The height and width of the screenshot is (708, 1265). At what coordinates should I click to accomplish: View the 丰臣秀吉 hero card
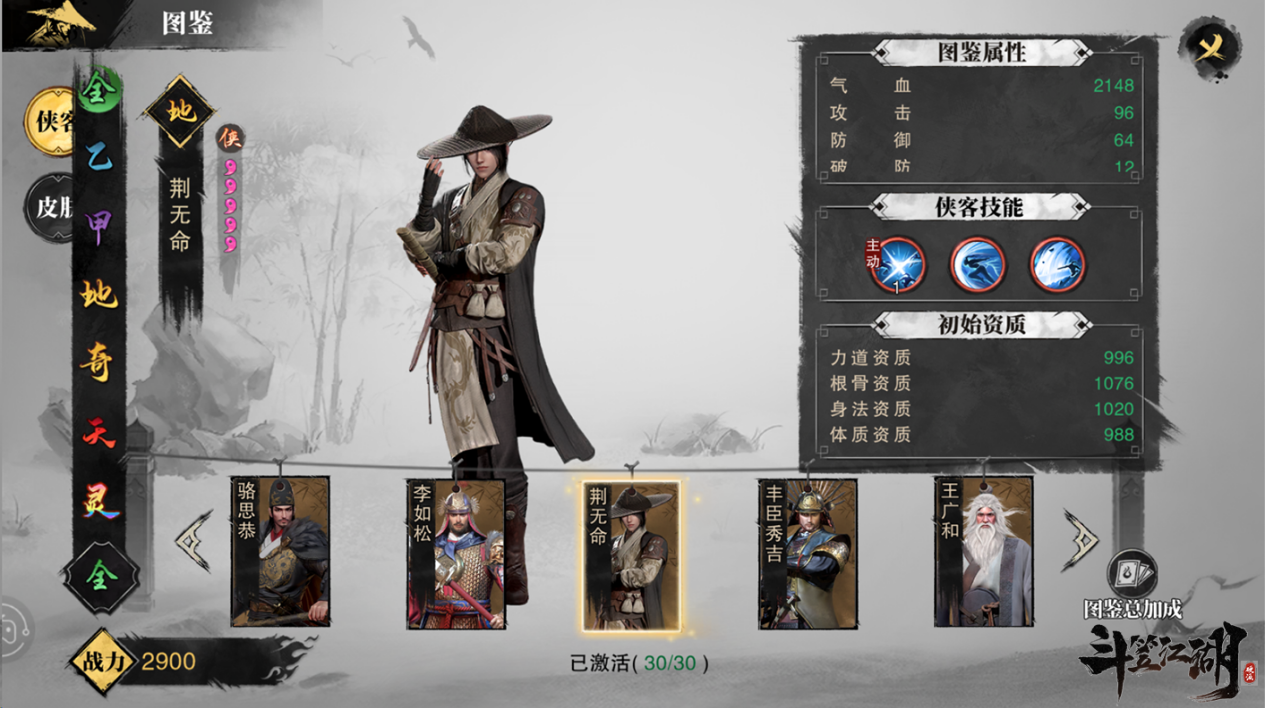pyautogui.click(x=807, y=553)
